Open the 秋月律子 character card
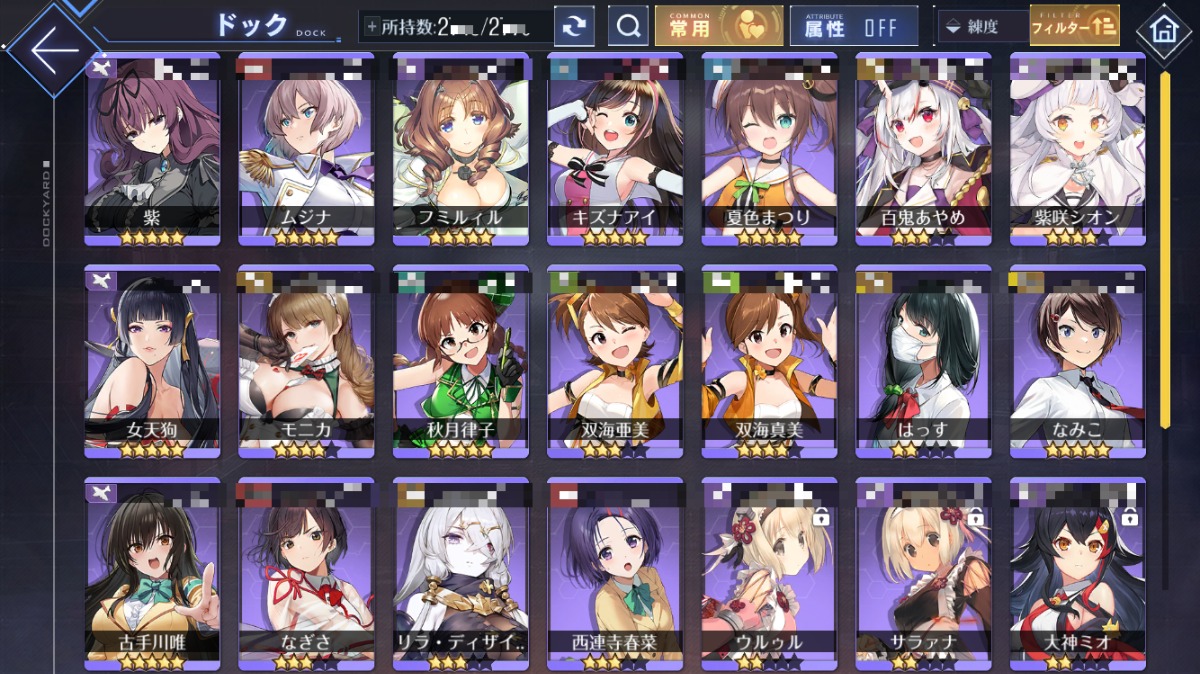1200x674 pixels. [x=460, y=362]
